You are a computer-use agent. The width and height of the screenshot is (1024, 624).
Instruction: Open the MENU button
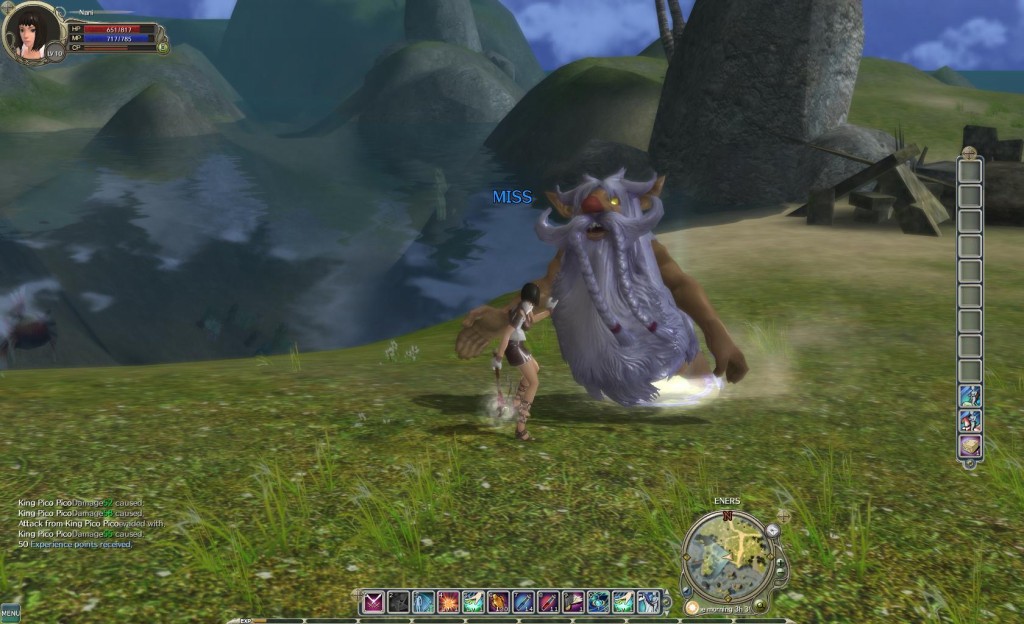click(10, 612)
